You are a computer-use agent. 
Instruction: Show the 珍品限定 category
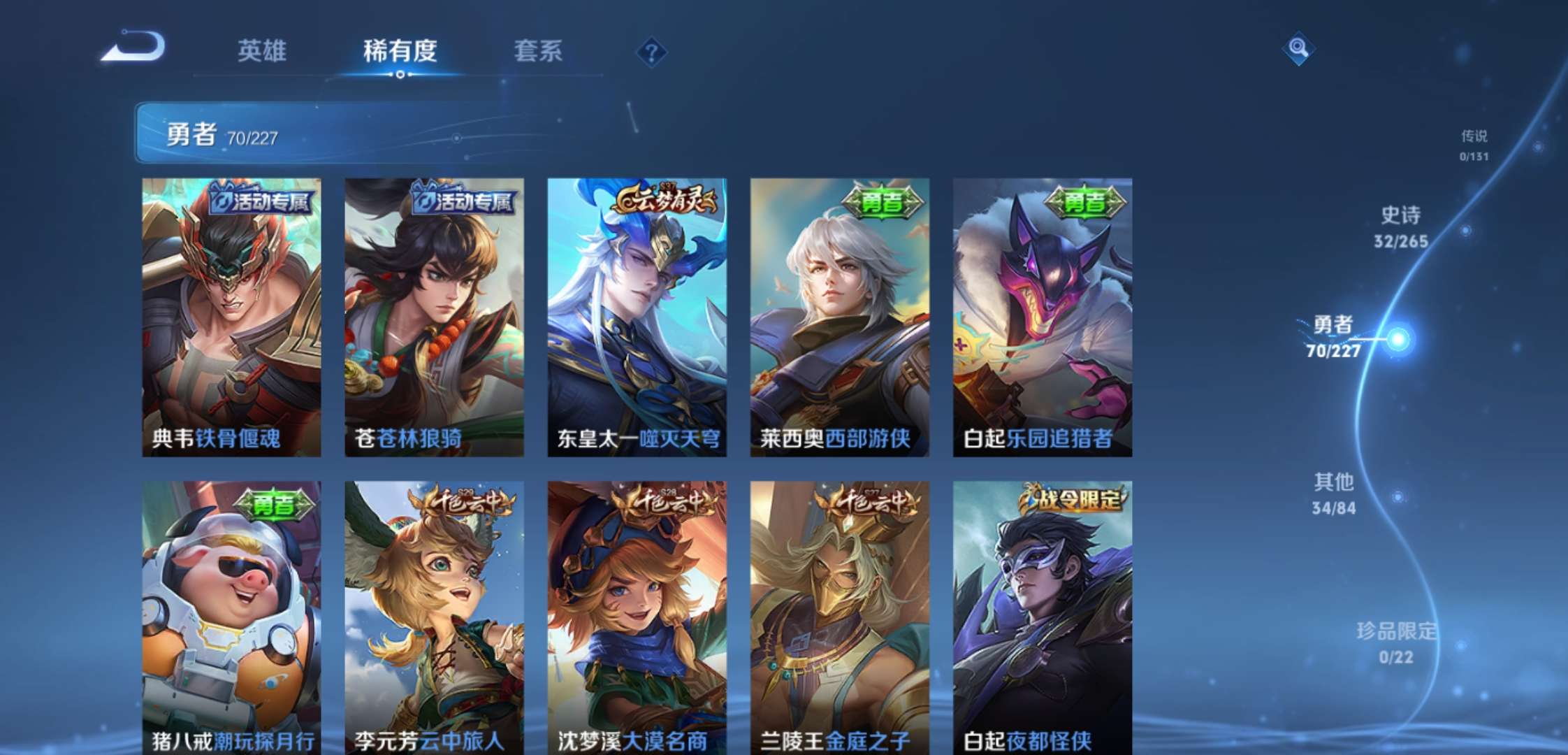coord(1395,642)
